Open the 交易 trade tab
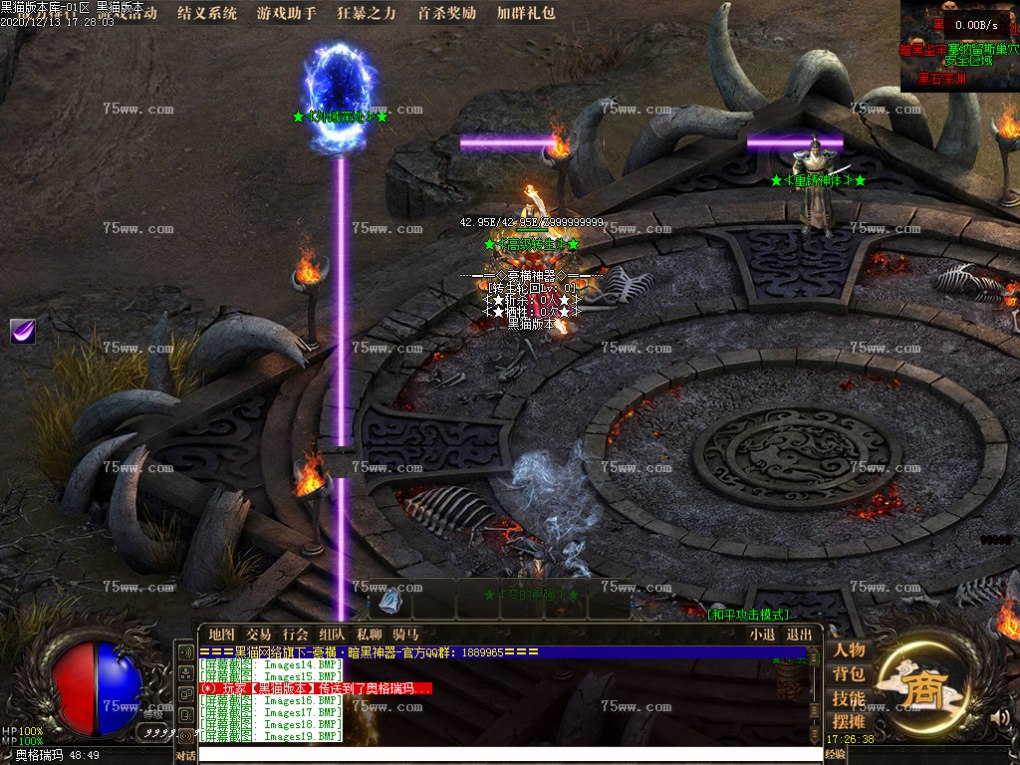 259,634
